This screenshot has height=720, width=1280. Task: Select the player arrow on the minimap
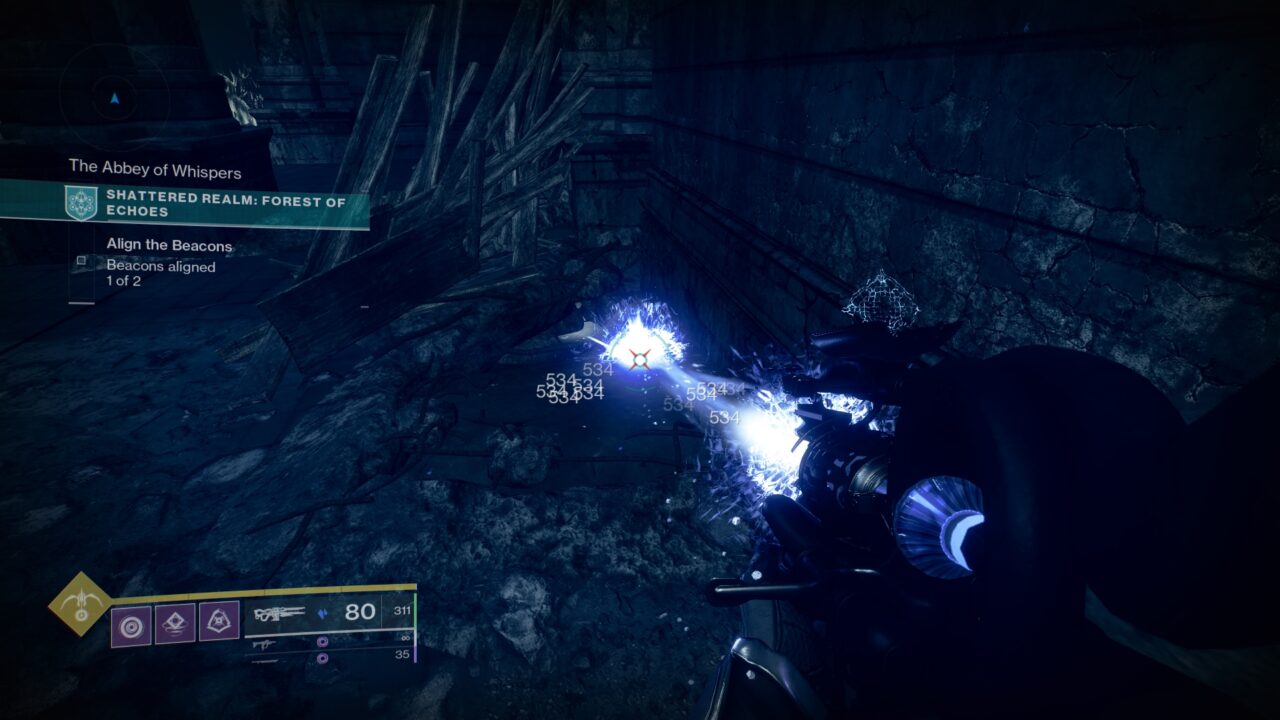(x=113, y=99)
